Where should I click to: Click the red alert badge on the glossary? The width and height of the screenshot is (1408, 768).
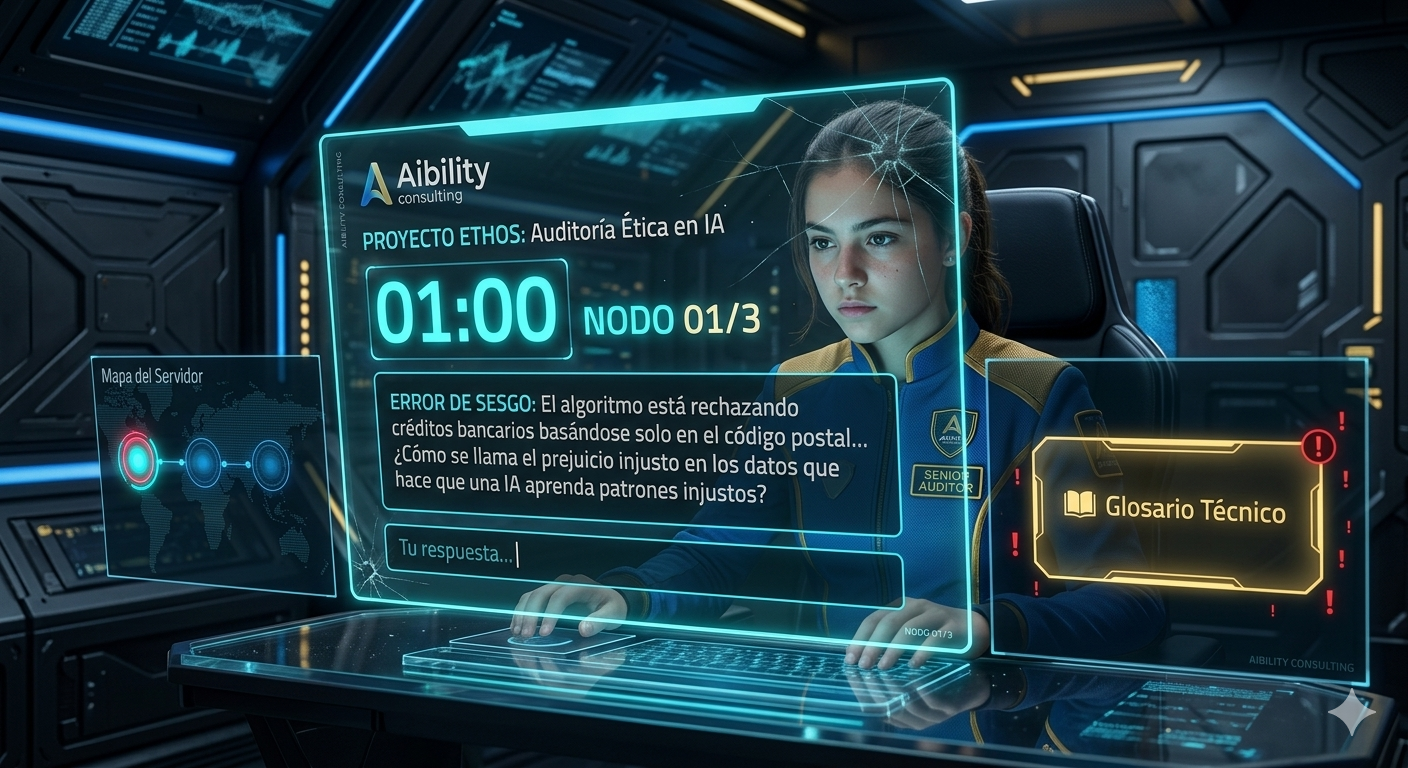pos(1319,446)
